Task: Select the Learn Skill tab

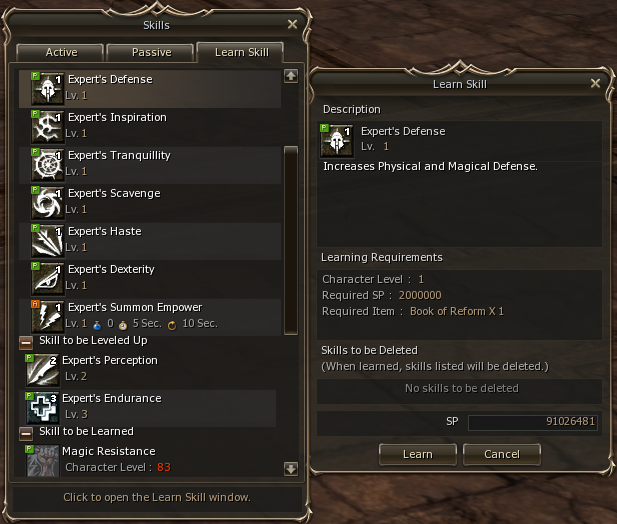Action: tap(240, 52)
